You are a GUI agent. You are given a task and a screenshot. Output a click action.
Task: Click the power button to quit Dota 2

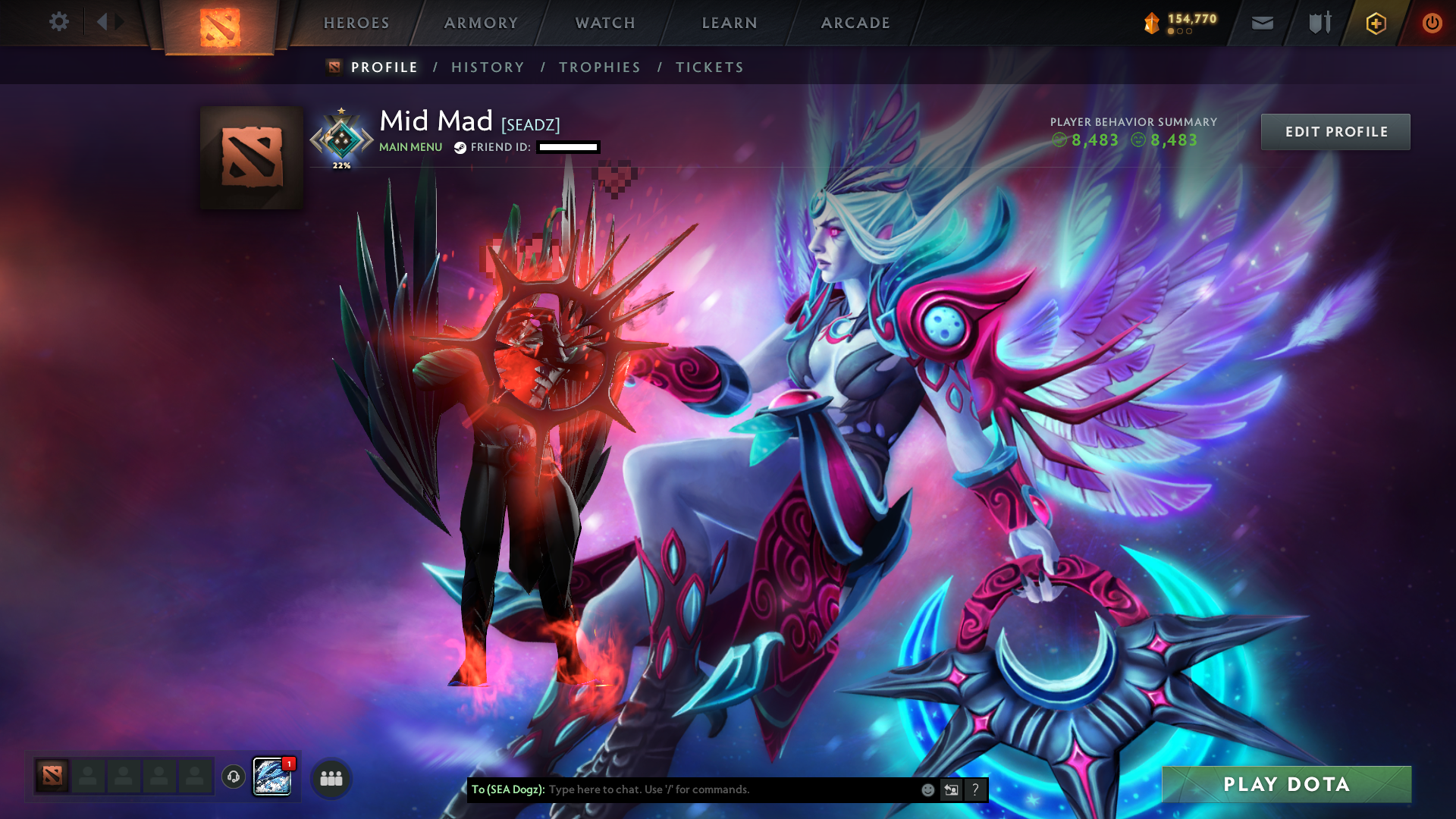click(1432, 23)
